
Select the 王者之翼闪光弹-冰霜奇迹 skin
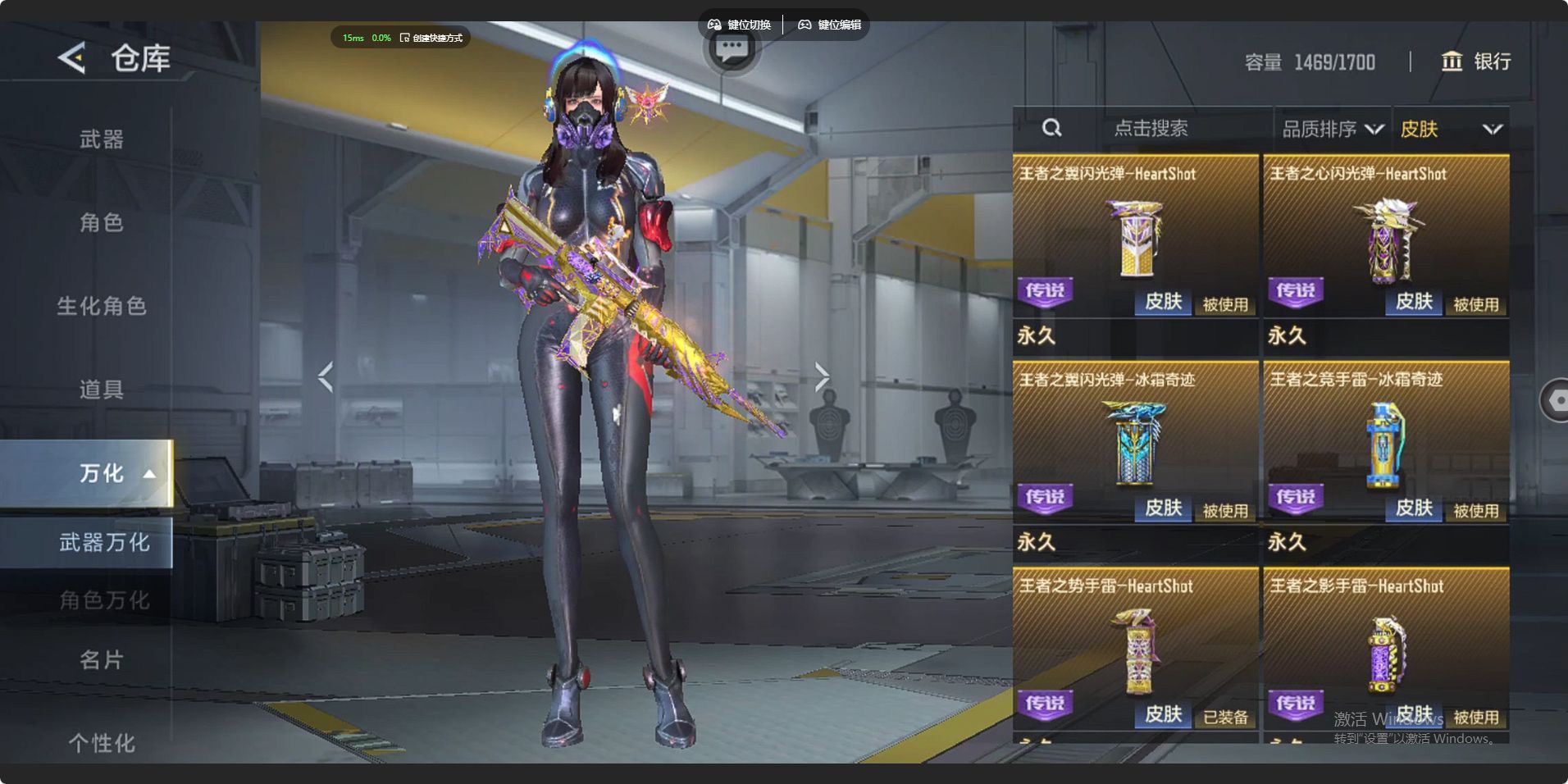pyautogui.click(x=1136, y=444)
